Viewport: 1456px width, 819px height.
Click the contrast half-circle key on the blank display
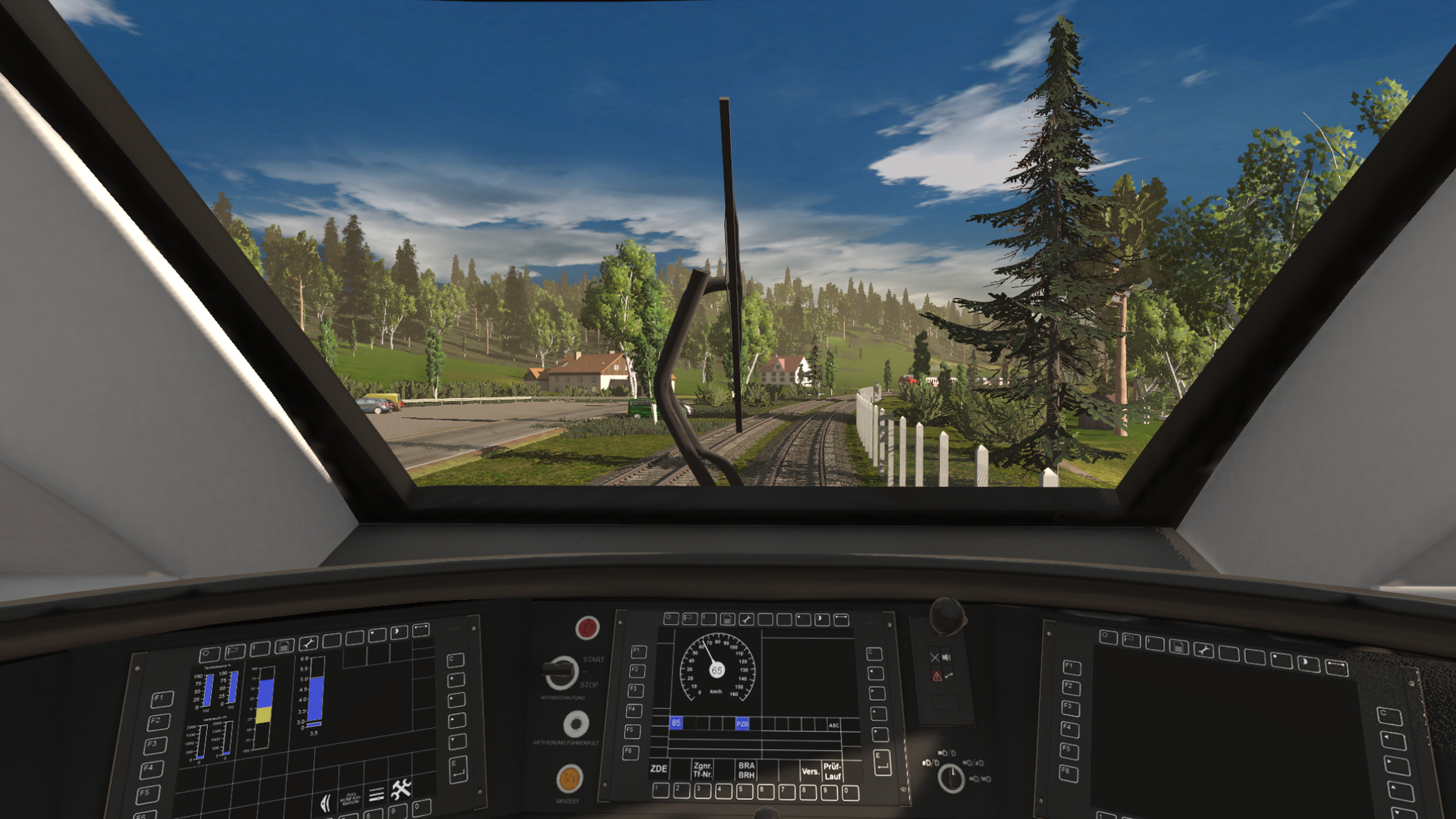pos(1308,664)
